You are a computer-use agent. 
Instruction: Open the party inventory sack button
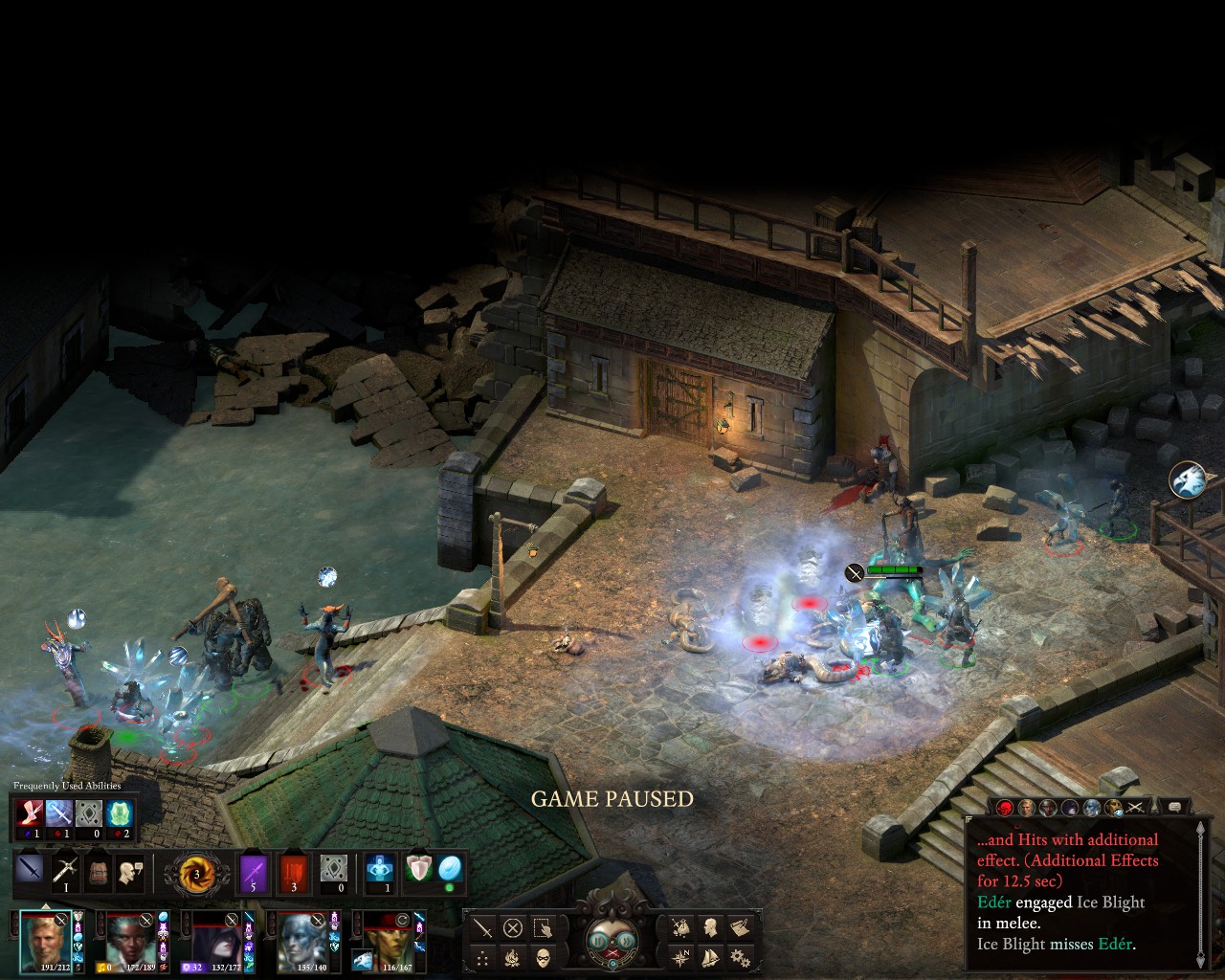[x=680, y=927]
